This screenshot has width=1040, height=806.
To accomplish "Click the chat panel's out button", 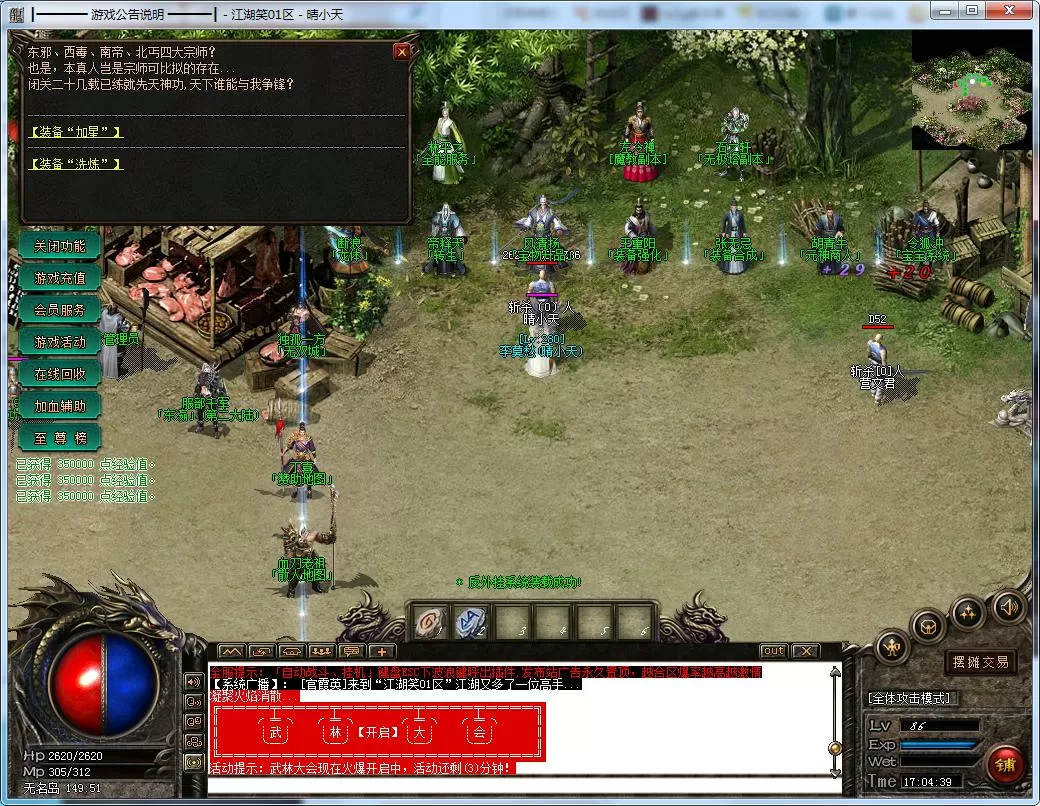I will pyautogui.click(x=773, y=651).
